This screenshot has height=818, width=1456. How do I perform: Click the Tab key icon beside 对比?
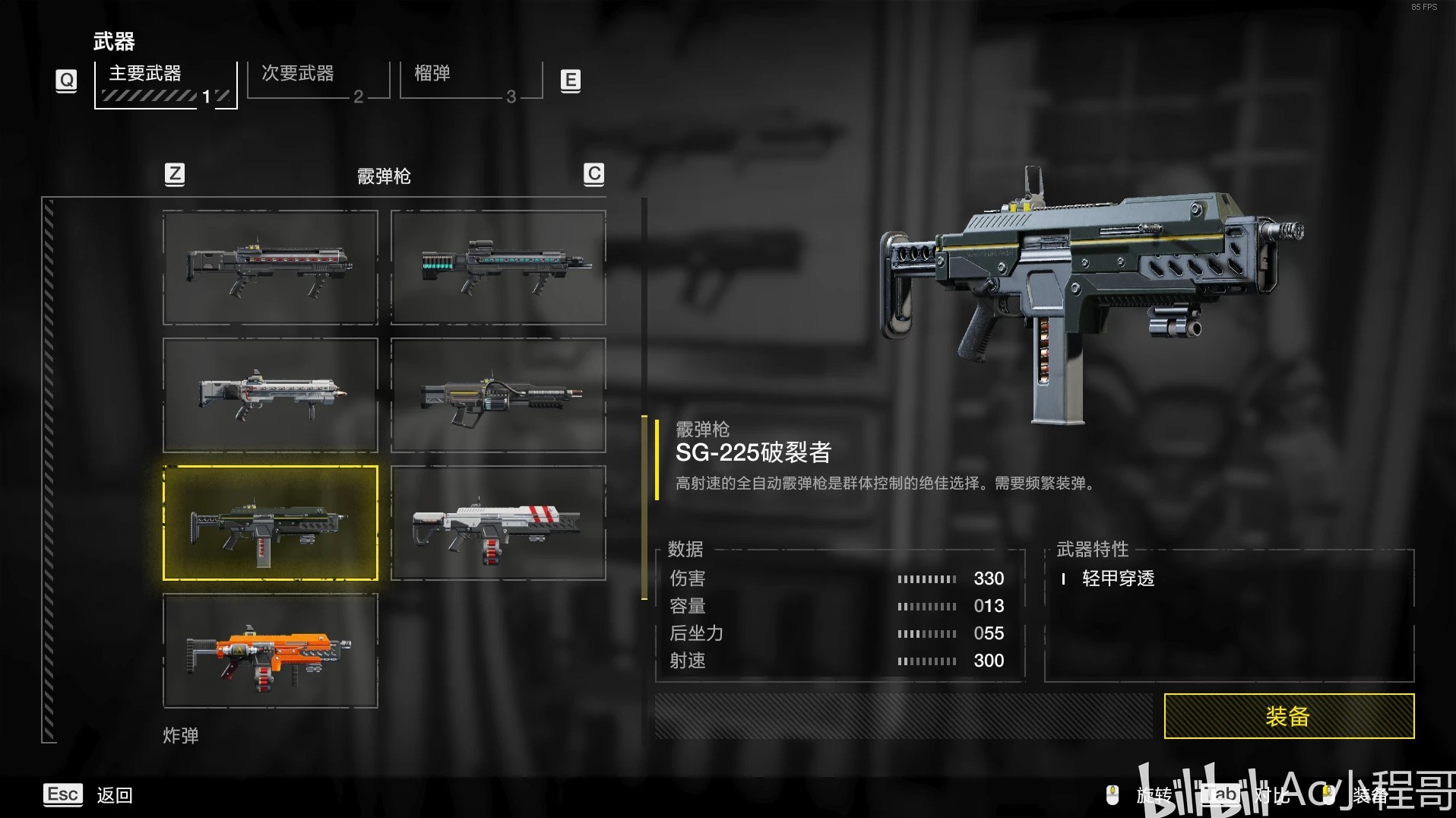tap(1220, 795)
